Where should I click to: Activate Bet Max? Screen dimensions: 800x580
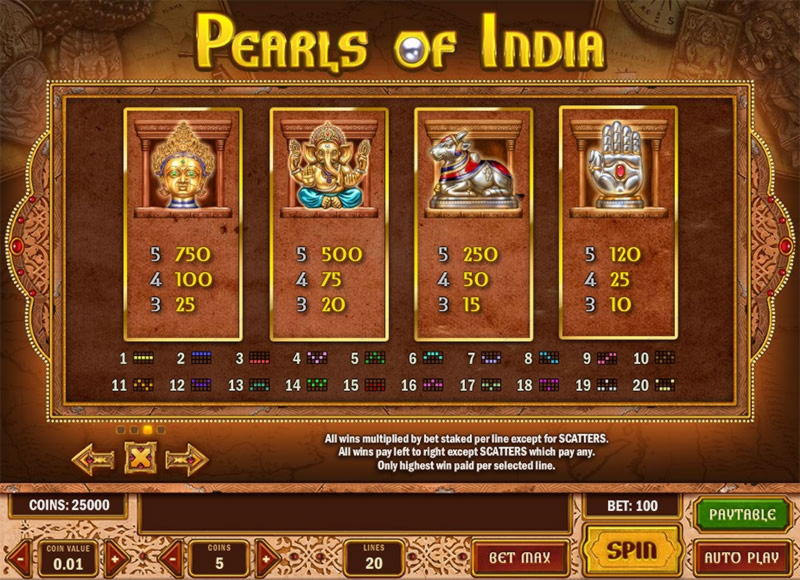tap(519, 555)
